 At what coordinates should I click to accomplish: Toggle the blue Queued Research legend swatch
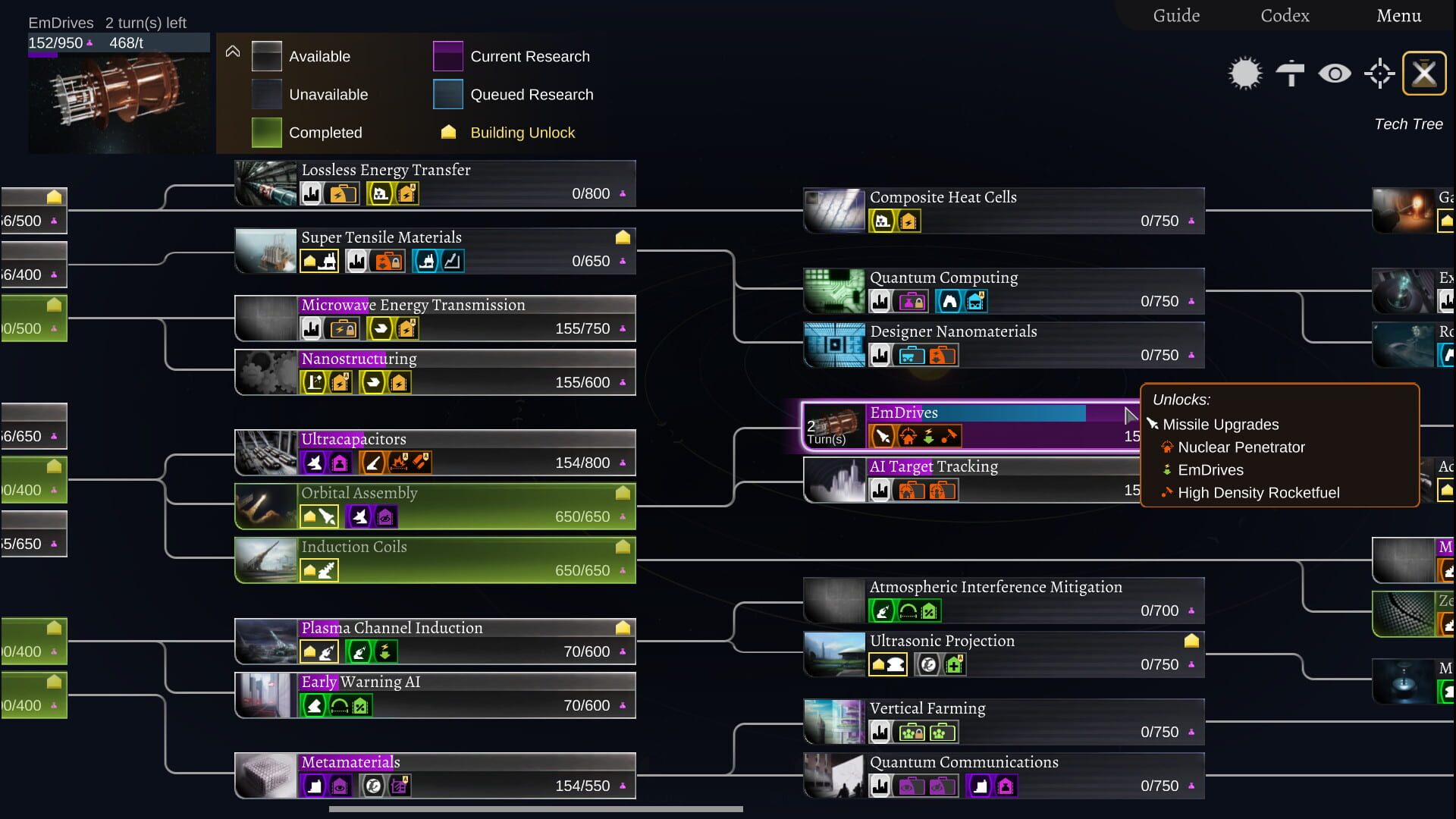pyautogui.click(x=448, y=94)
